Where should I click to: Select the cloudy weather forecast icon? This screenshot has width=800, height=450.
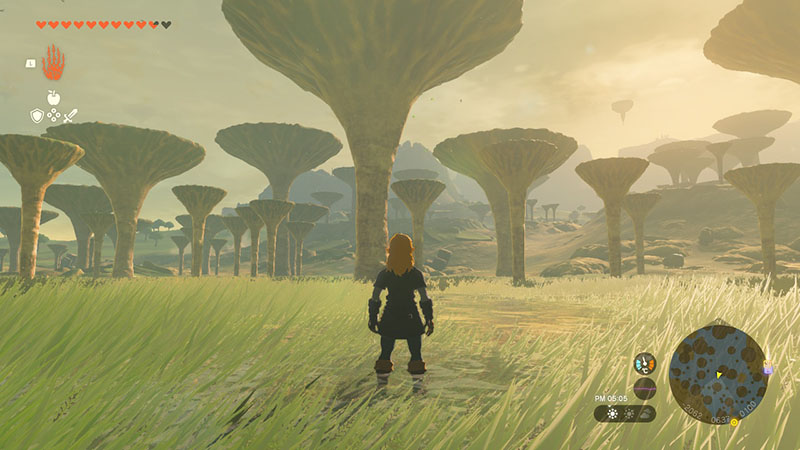(645, 413)
